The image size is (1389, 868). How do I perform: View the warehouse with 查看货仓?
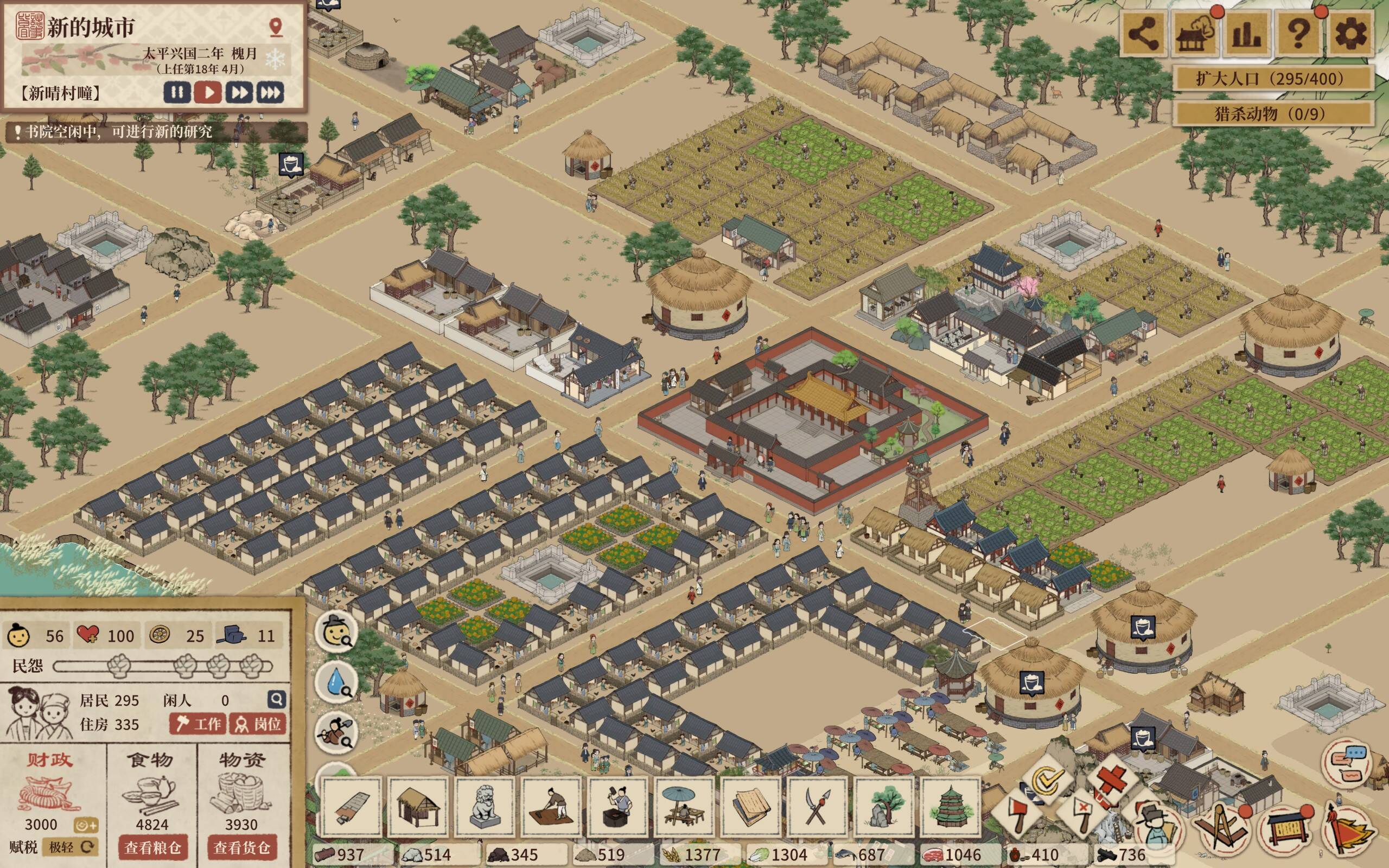[241, 847]
